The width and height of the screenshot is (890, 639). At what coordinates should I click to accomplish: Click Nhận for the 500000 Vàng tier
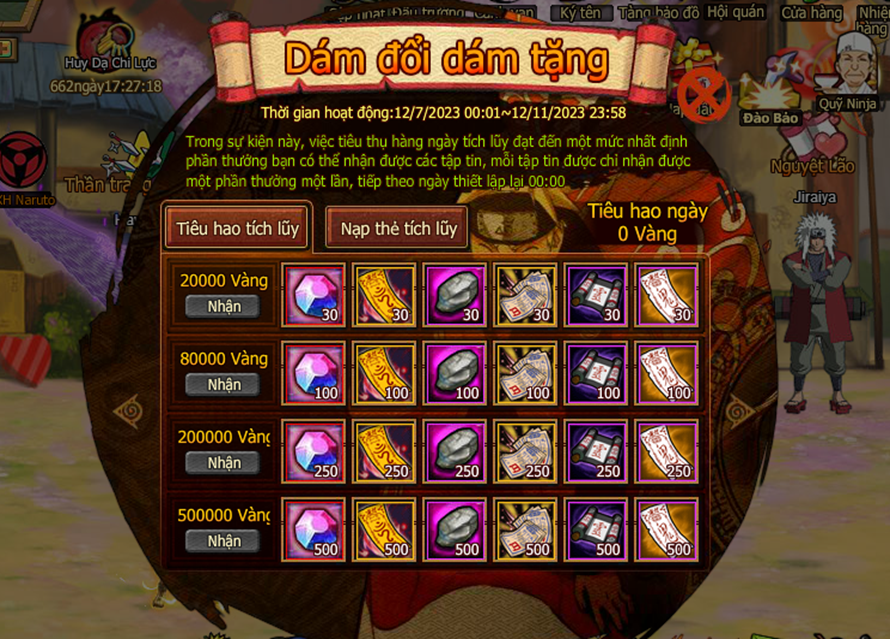pyautogui.click(x=223, y=541)
